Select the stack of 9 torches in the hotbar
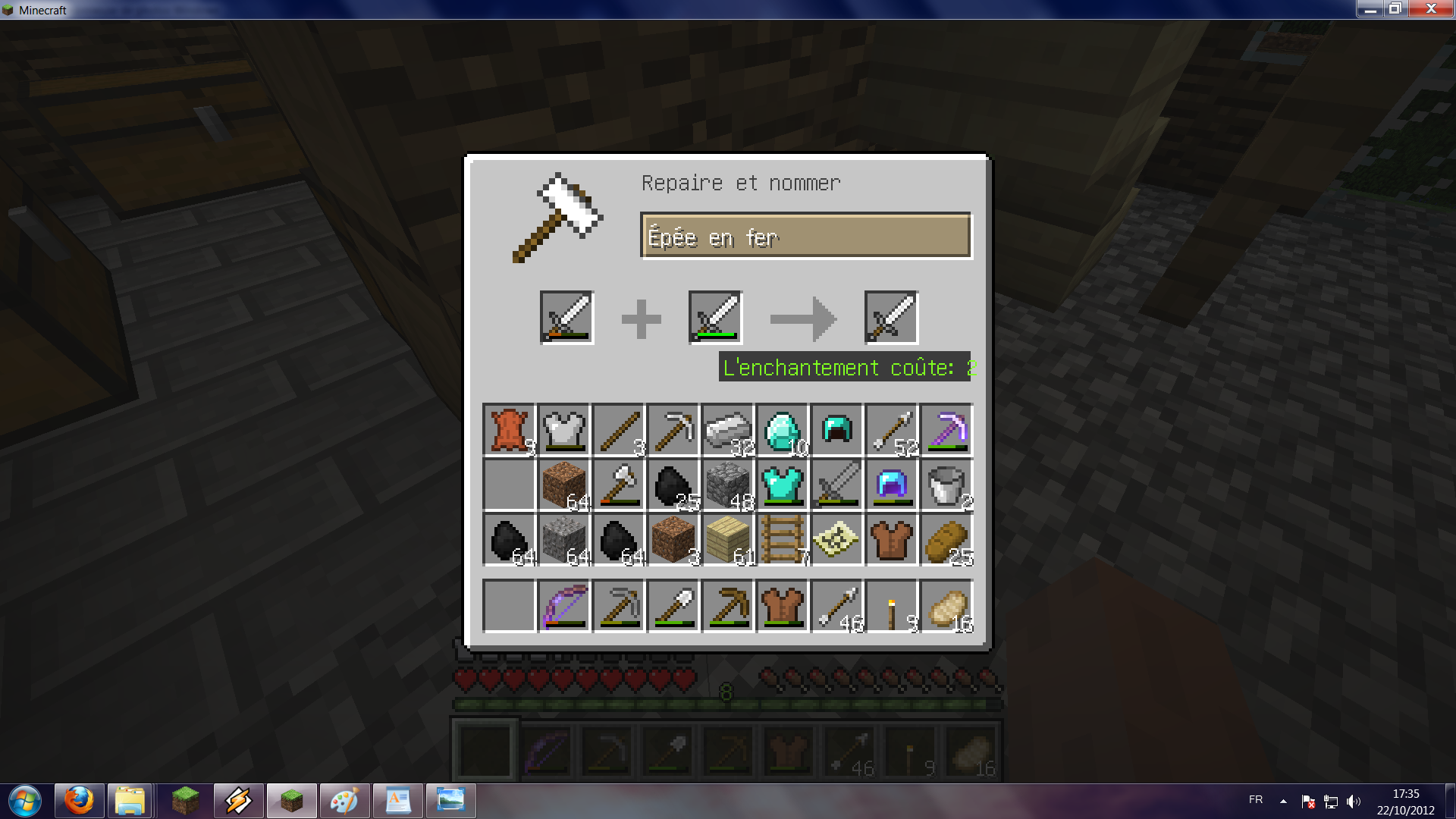 [892, 605]
